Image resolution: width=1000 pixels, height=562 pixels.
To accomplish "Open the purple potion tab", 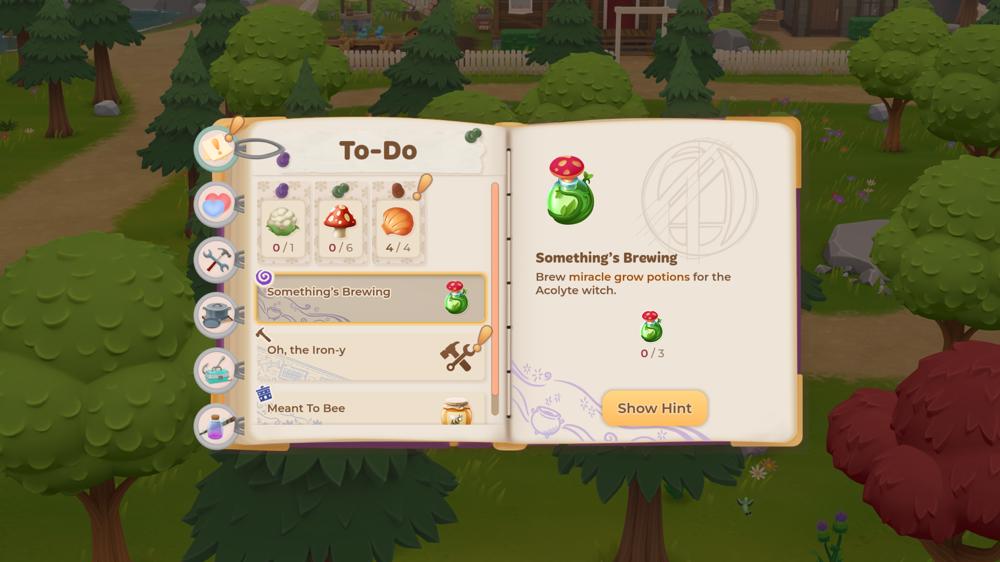I will click(x=217, y=425).
